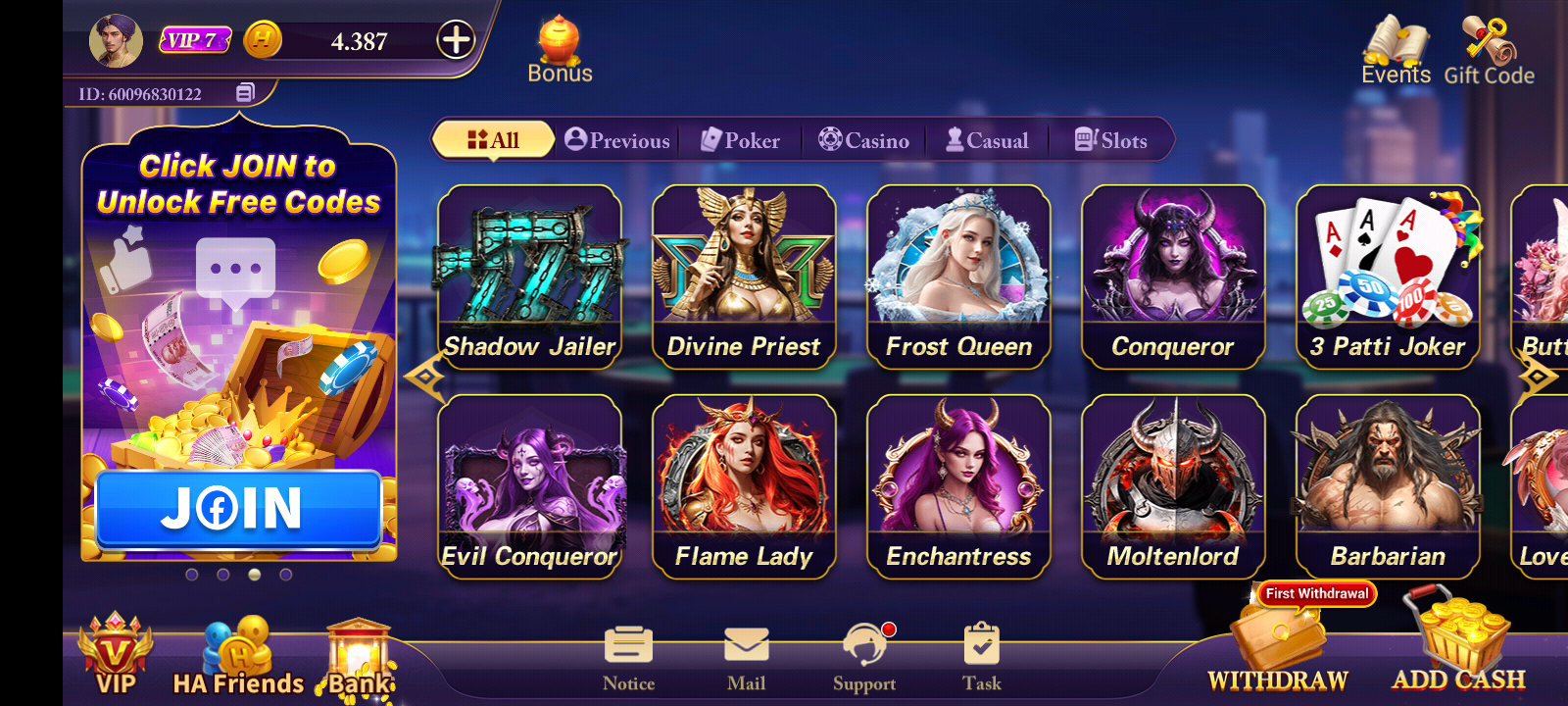Select the Previous games tab
Screen dimensions: 1568x706
click(x=617, y=140)
